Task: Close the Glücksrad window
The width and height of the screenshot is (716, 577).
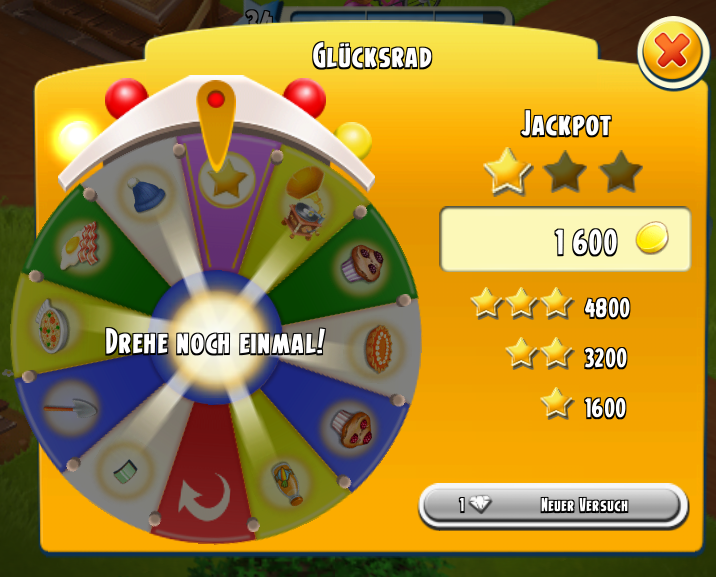Action: tap(673, 50)
